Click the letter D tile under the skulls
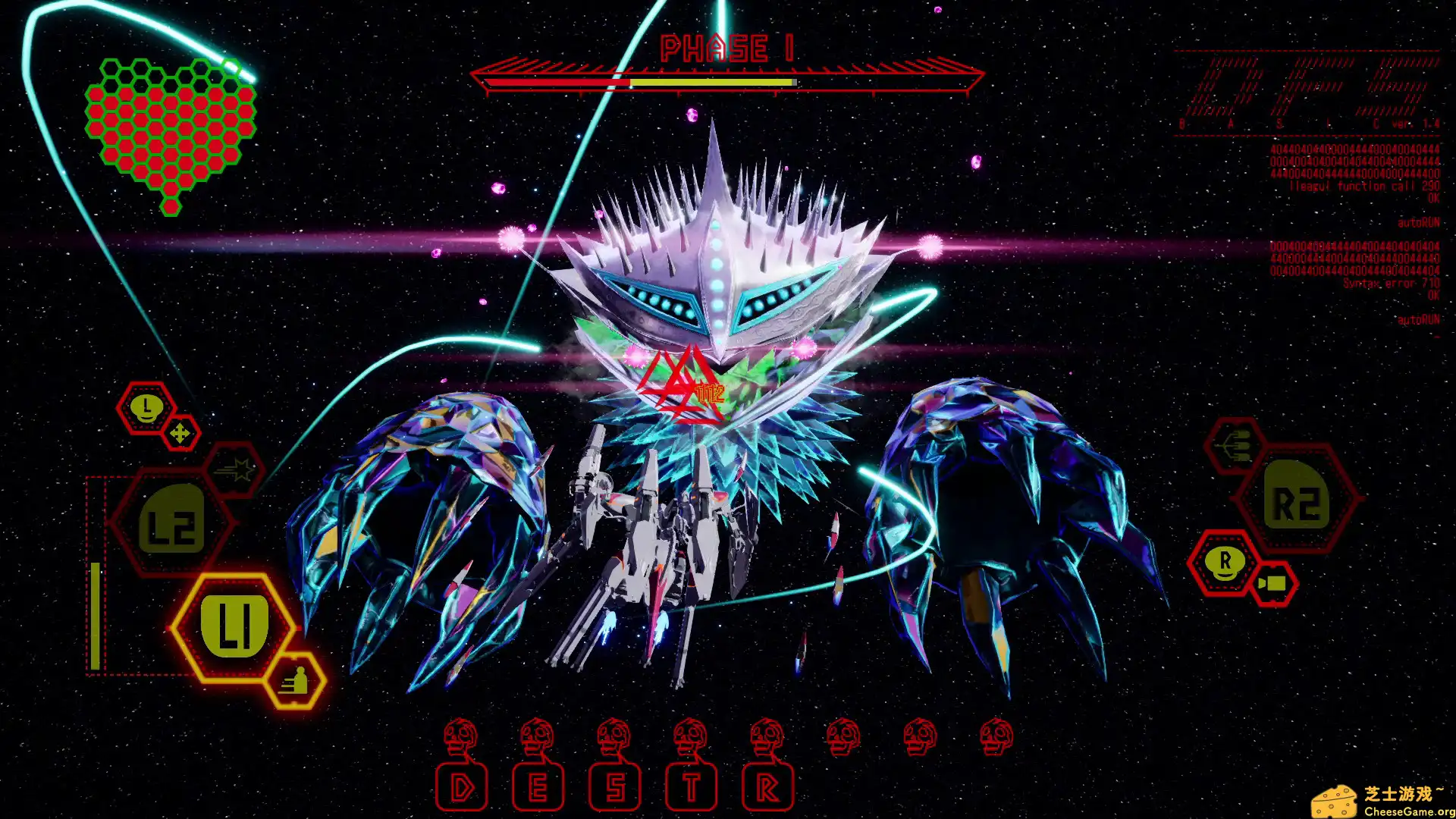Image resolution: width=1456 pixels, height=819 pixels. [x=461, y=787]
